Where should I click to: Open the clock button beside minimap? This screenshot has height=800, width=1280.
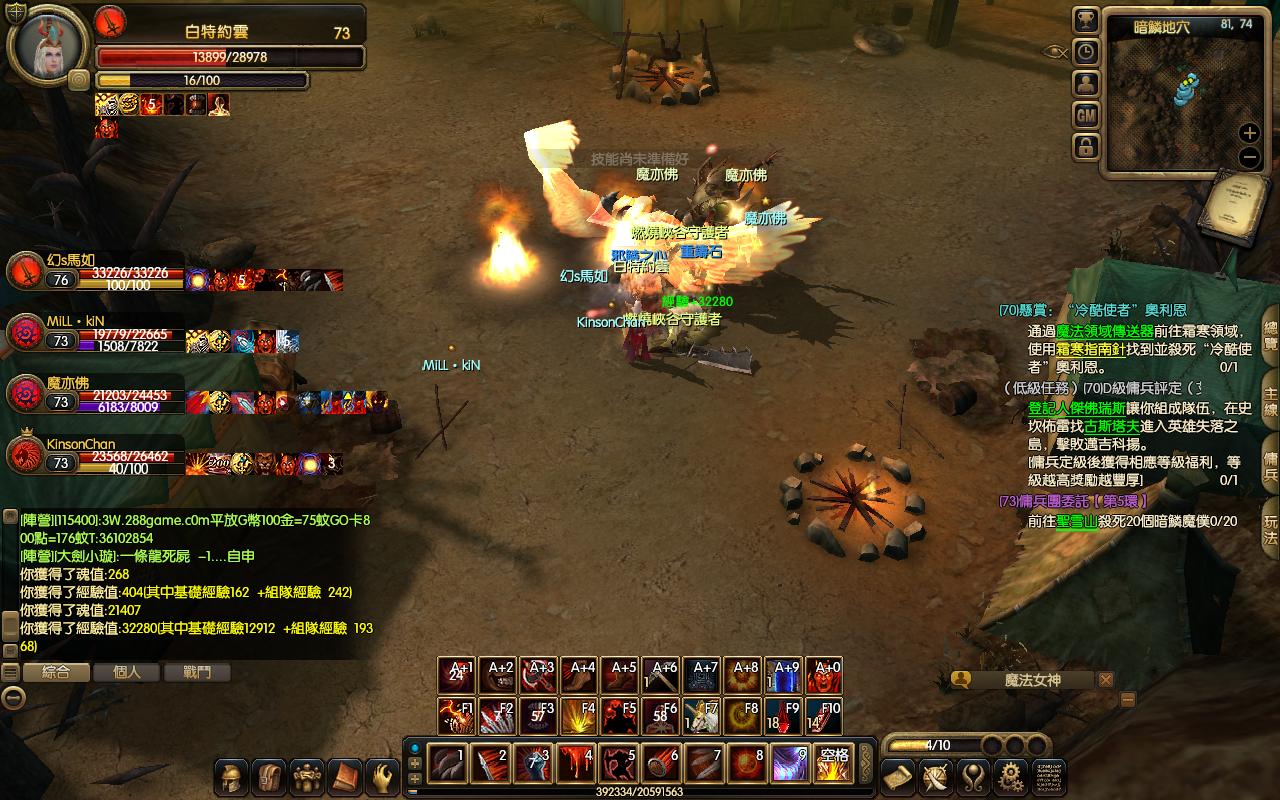tap(1086, 52)
